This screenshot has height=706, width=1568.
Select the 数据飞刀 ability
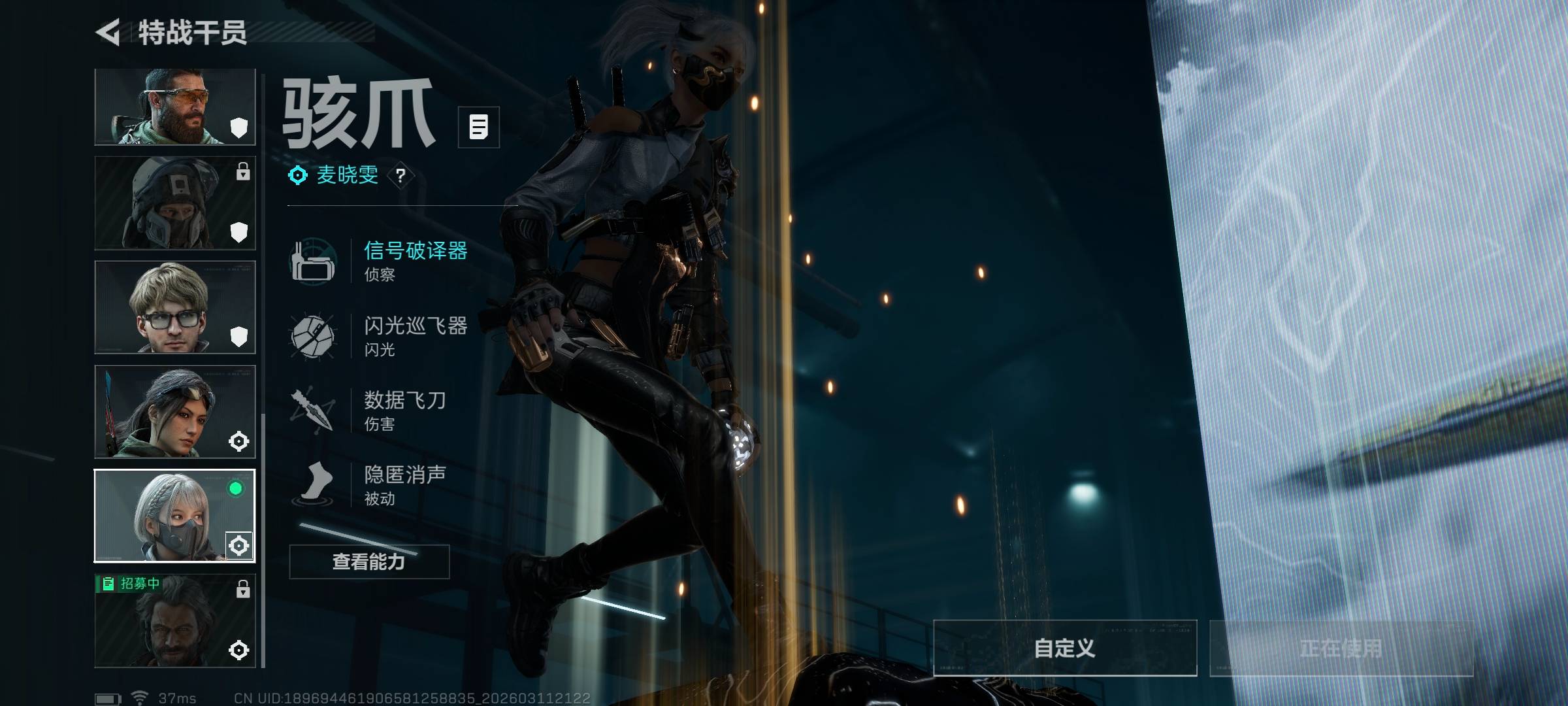(405, 410)
